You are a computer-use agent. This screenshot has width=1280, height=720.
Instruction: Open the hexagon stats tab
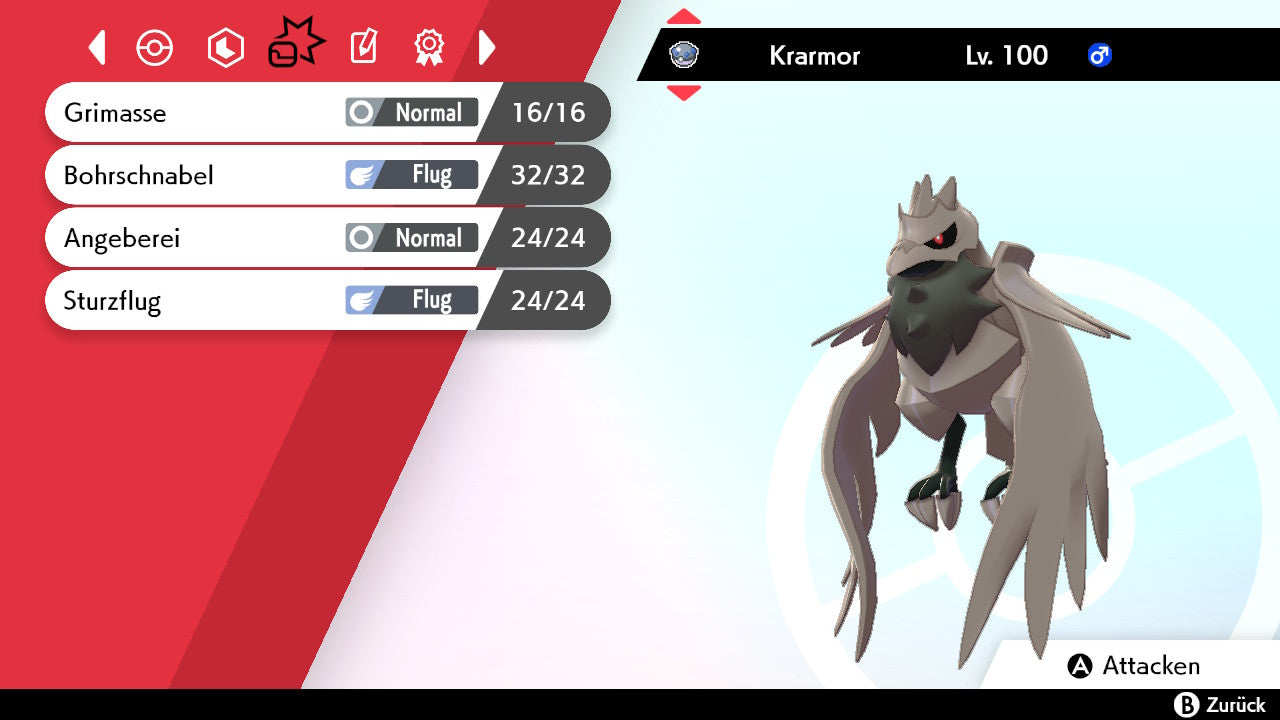(x=225, y=48)
